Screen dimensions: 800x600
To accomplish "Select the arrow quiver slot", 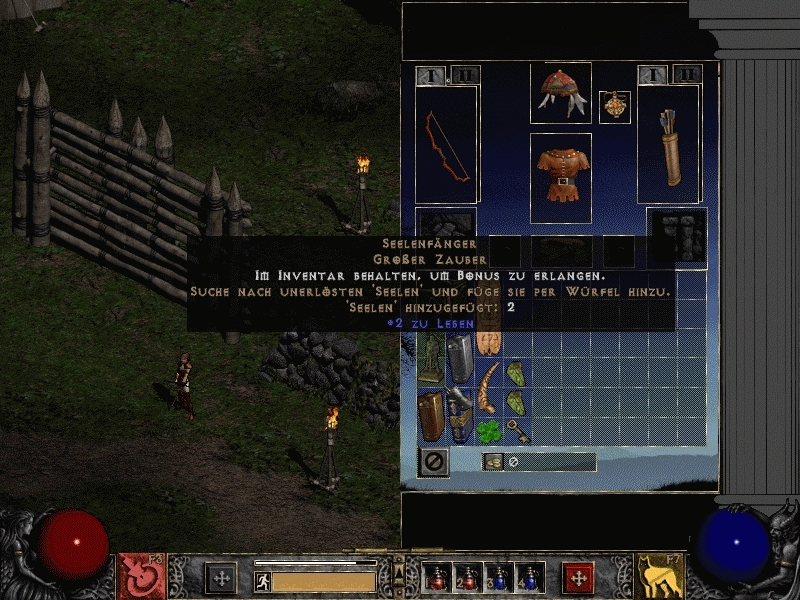I will point(669,143).
